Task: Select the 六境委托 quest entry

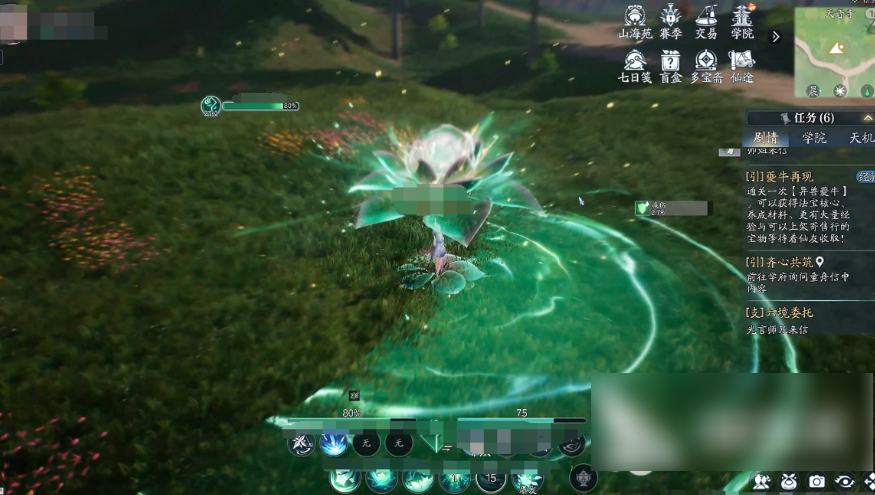Action: point(782,311)
